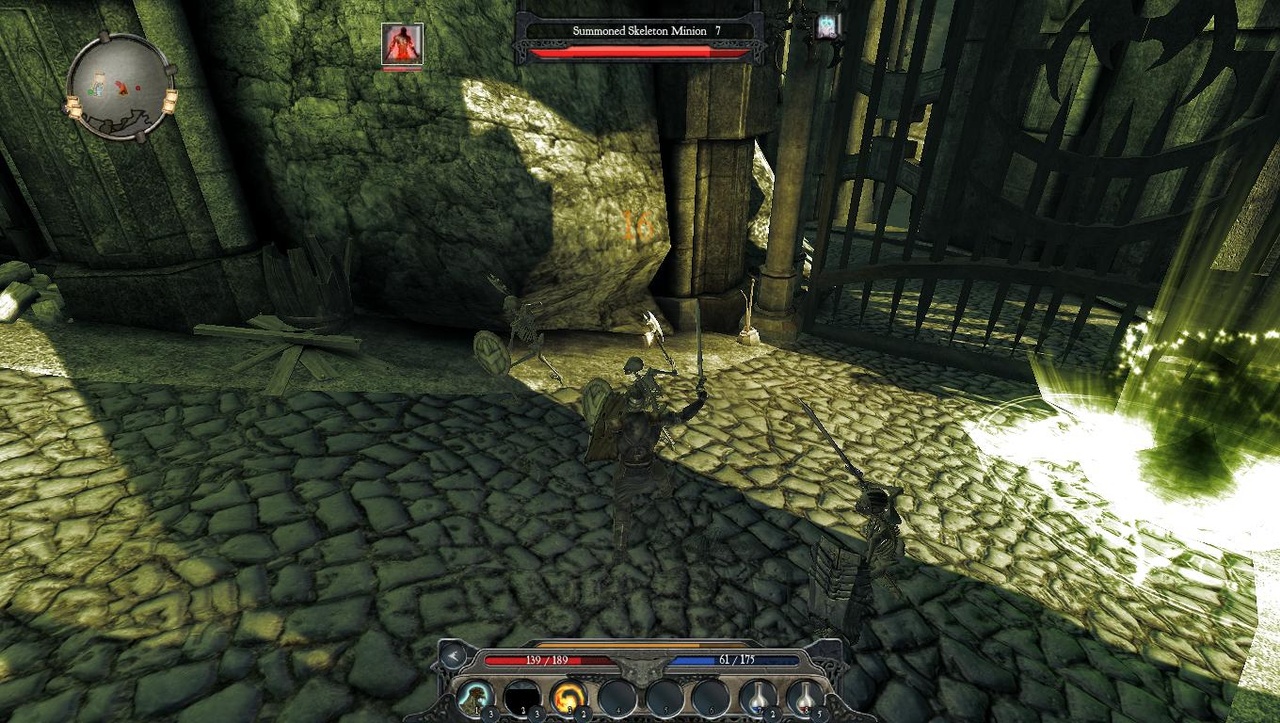The image size is (1280, 723).
Task: Click the blue mana bar showing 61/175
Action: coord(737,659)
